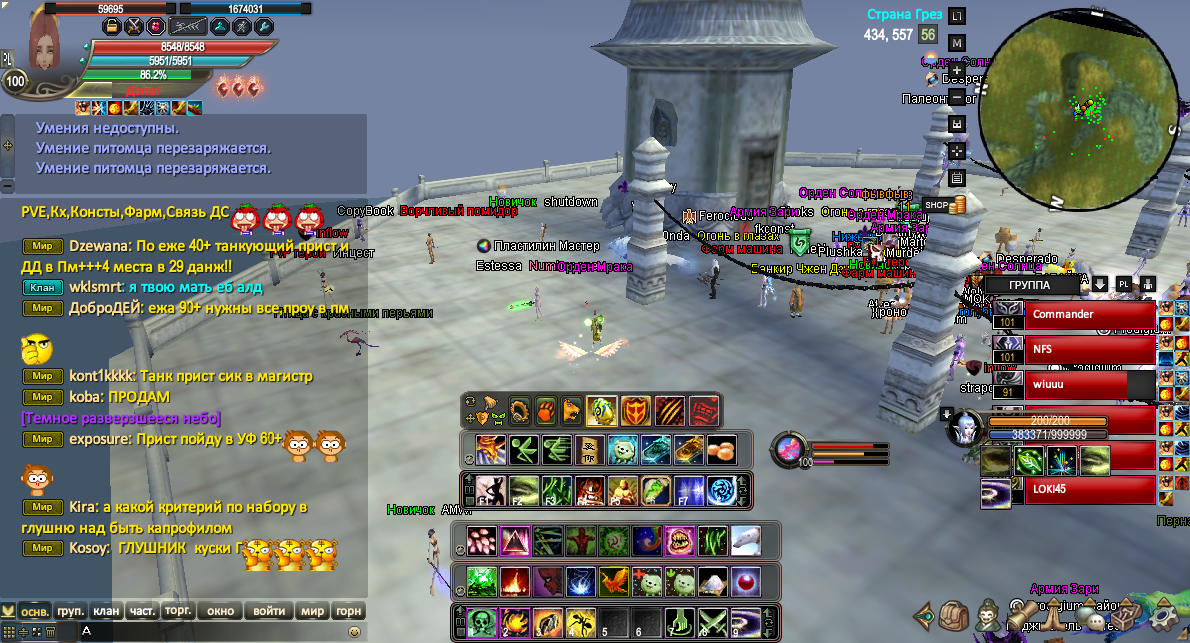Click the minimap zoom-out minus button
The height and width of the screenshot is (643, 1190).
[957, 98]
